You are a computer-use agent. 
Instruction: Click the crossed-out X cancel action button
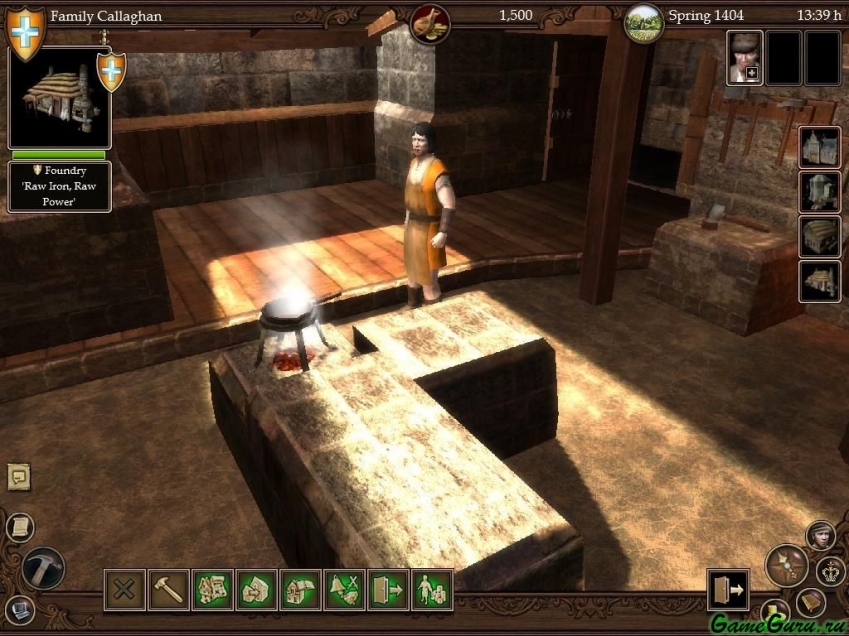point(124,590)
